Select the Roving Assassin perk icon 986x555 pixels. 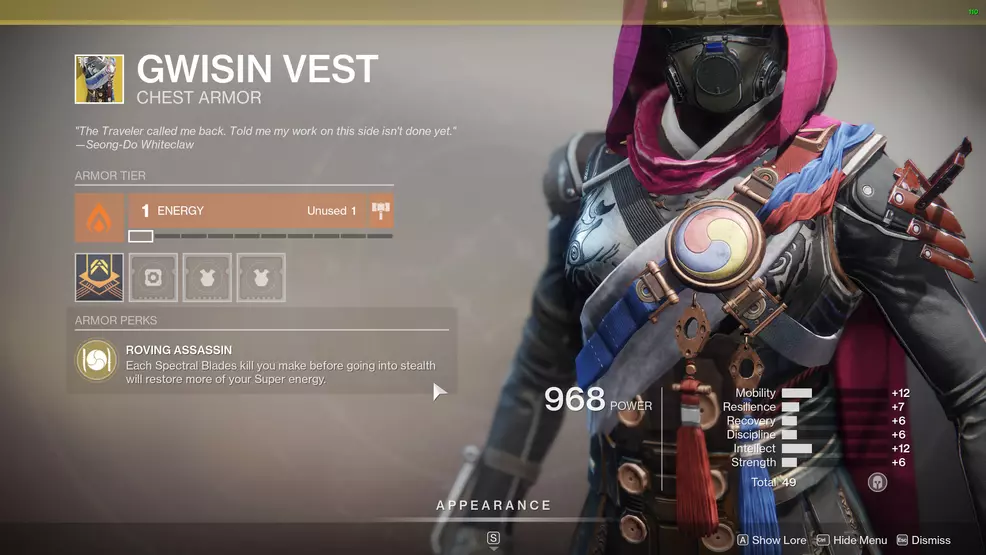click(97, 361)
